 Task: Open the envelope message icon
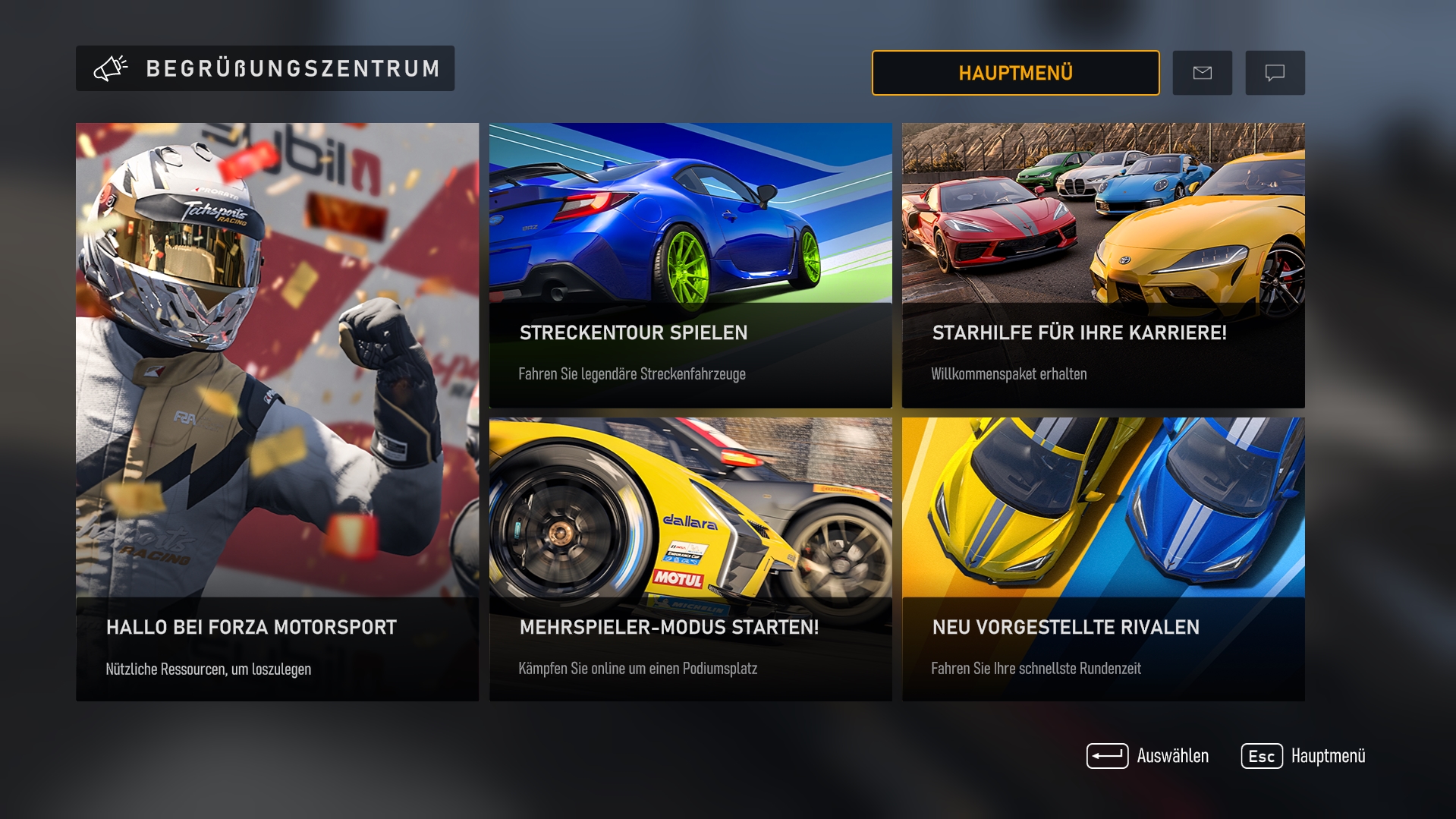pyautogui.click(x=1202, y=72)
